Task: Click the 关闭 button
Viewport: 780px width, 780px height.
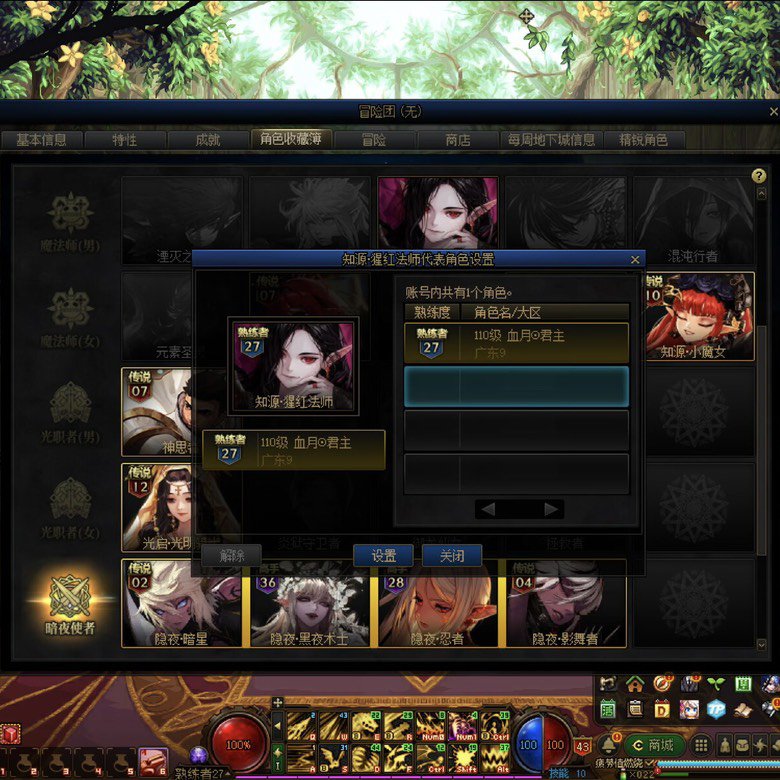Action: [x=452, y=556]
